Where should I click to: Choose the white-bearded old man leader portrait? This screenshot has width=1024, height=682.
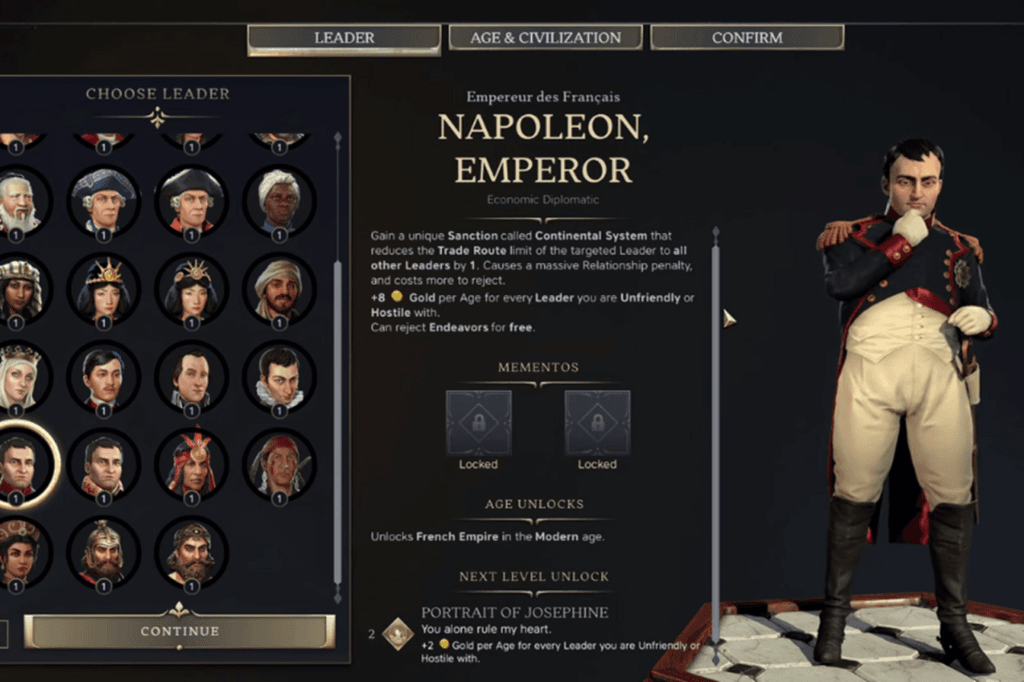(x=18, y=201)
